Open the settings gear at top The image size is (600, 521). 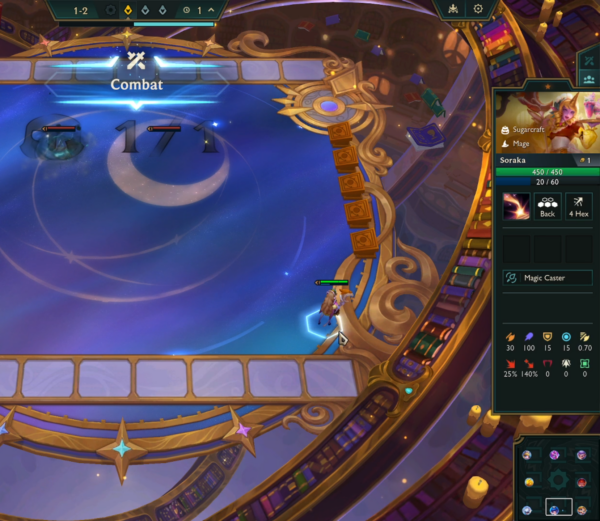click(x=478, y=9)
